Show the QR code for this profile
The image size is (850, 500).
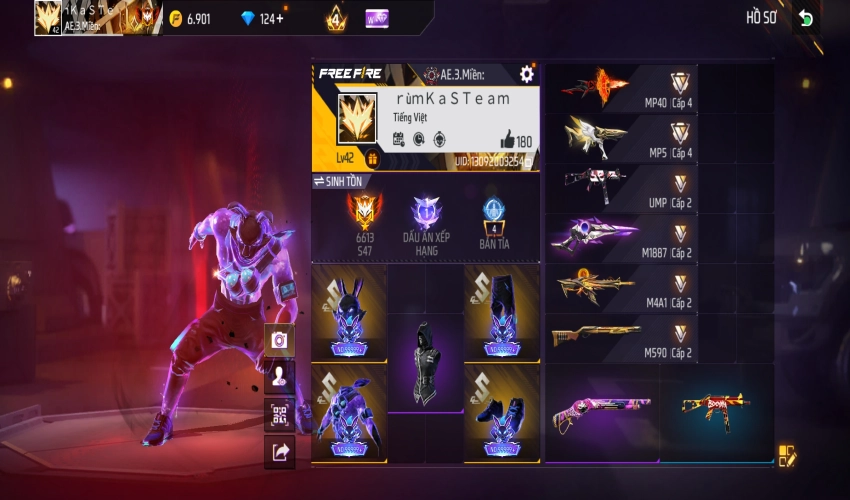coord(280,415)
